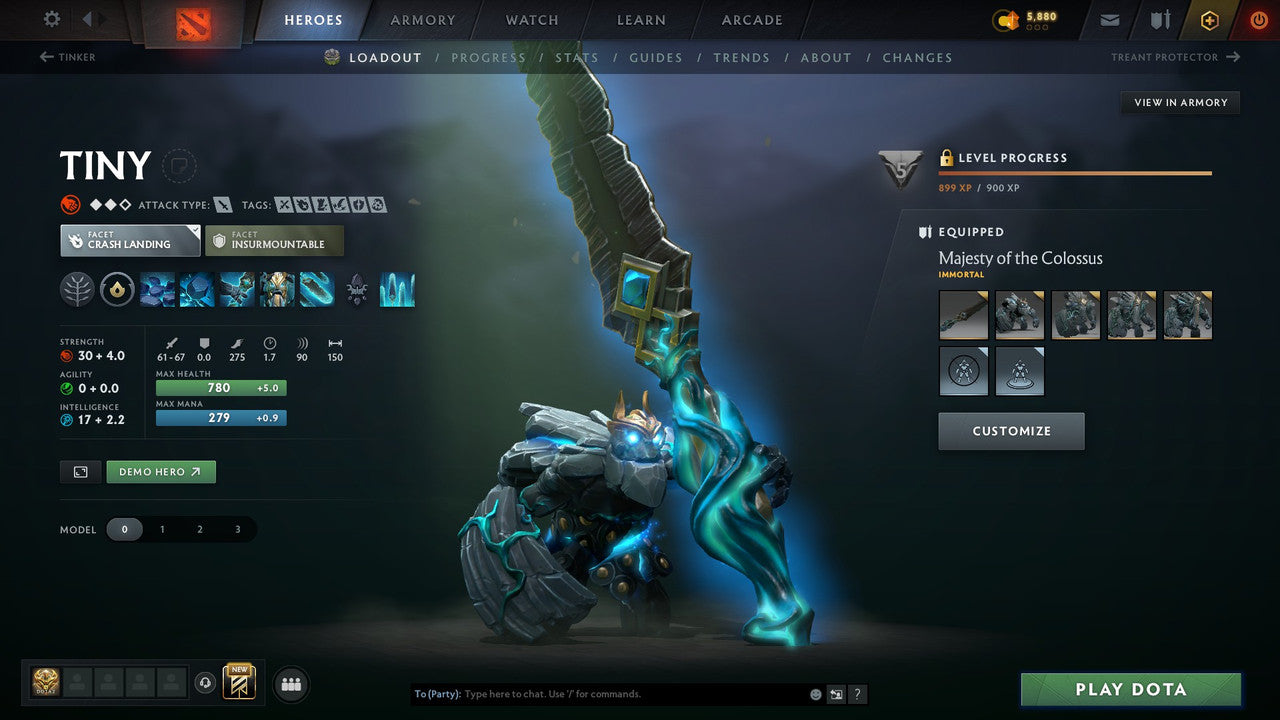Image resolution: width=1280 pixels, height=720 pixels.
Task: Select model variant 1 for Tiny
Action: (x=162, y=529)
